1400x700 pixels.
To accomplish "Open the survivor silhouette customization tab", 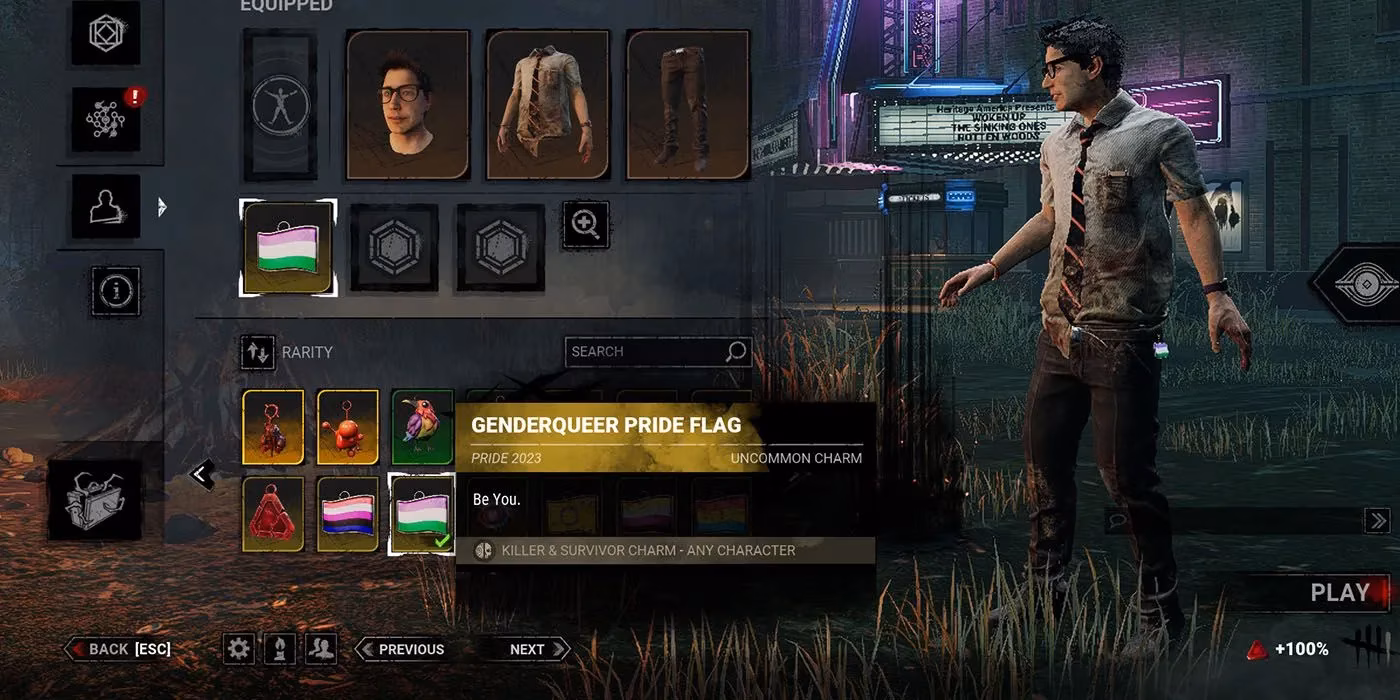I will (x=105, y=206).
